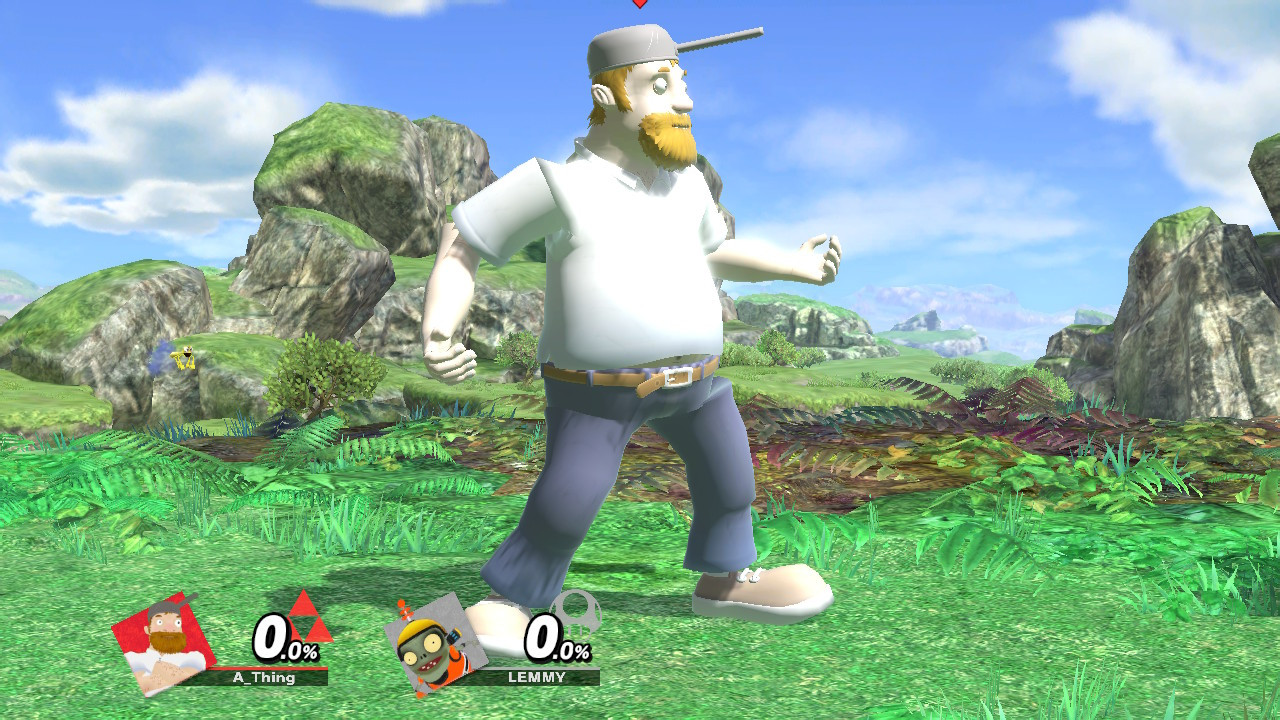
Task: Select A_Thing's 0.0% damage counter
Action: click(280, 636)
